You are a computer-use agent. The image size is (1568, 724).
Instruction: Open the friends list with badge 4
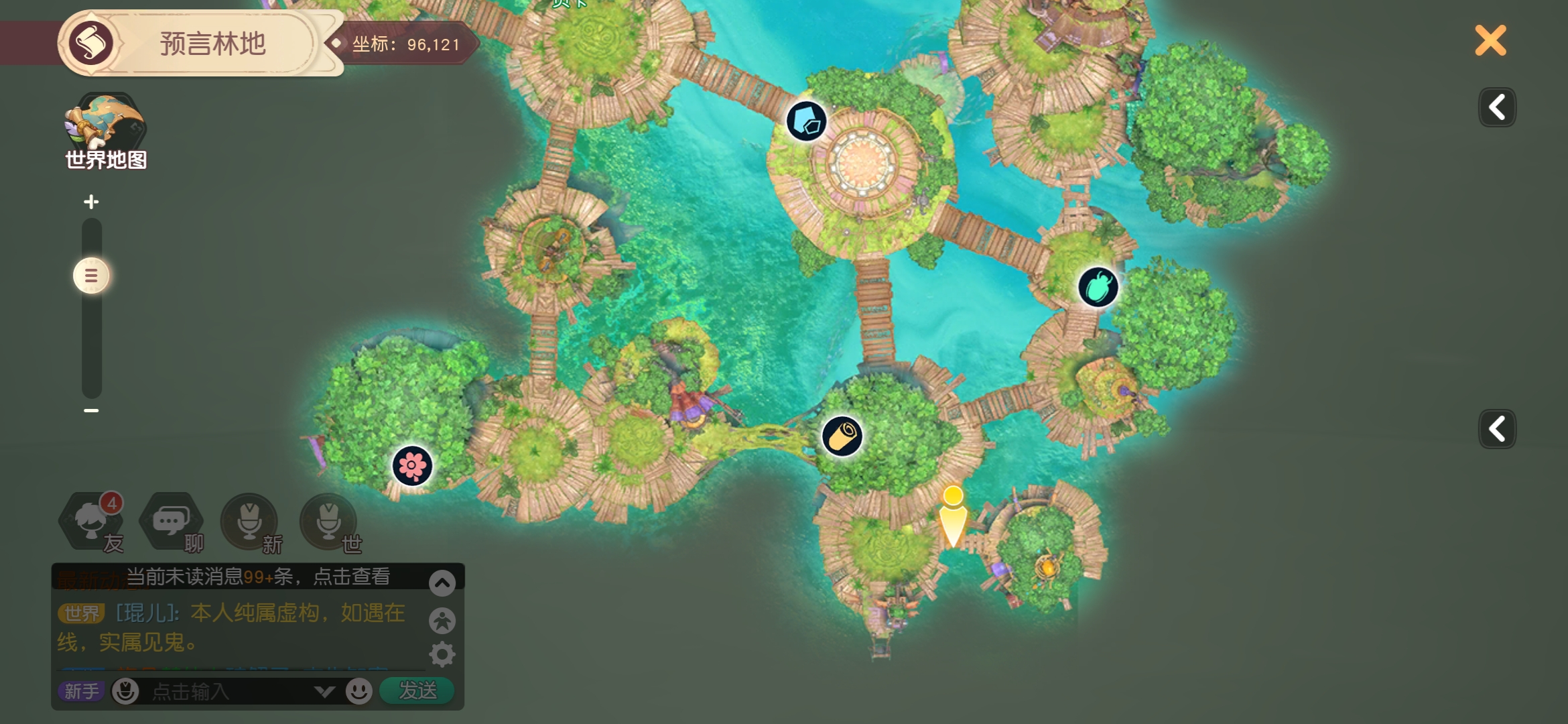tap(92, 522)
